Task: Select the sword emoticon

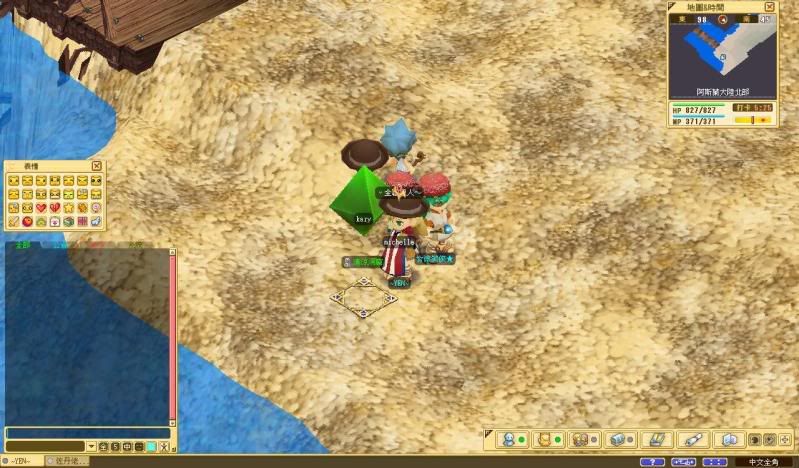Action: [13, 220]
